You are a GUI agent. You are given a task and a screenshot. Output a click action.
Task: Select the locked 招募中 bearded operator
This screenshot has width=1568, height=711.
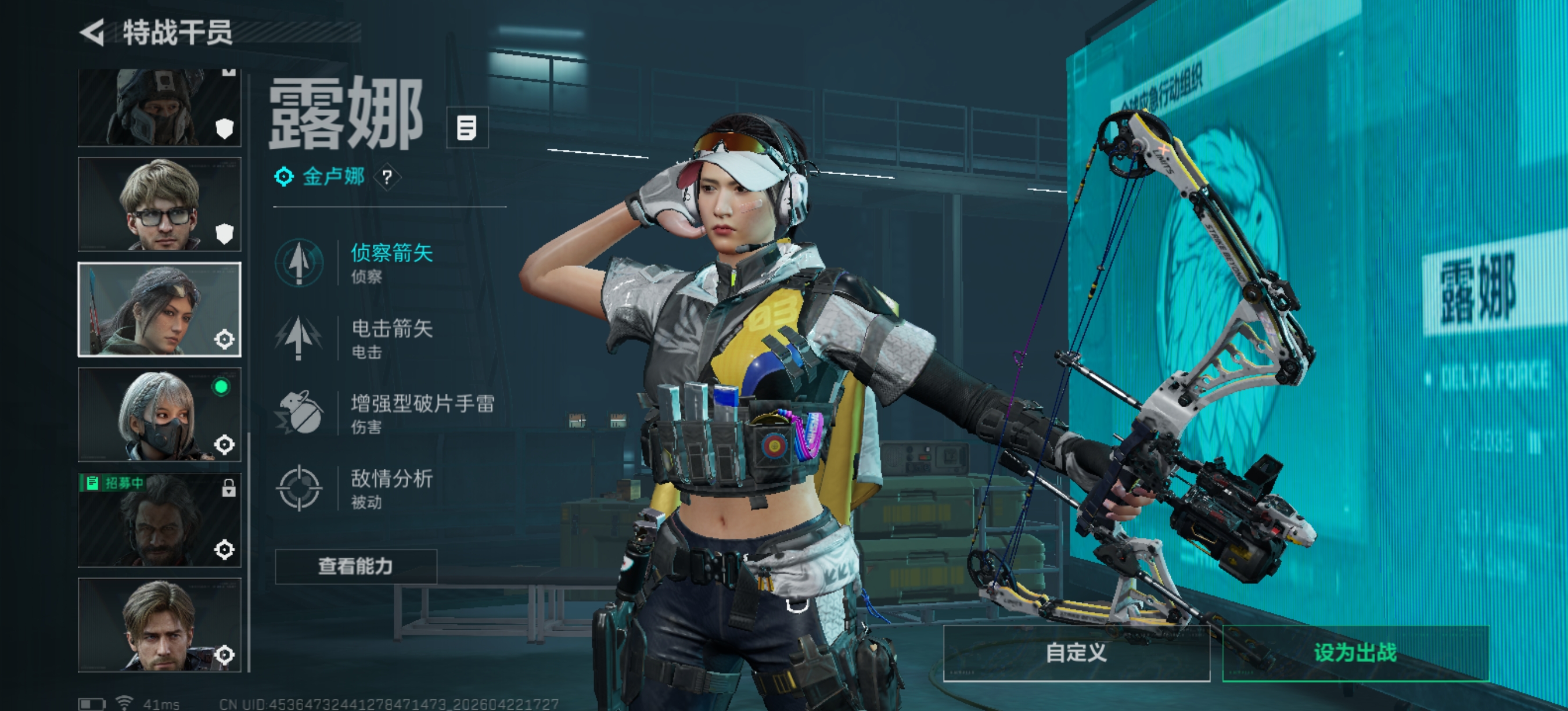pos(160,520)
